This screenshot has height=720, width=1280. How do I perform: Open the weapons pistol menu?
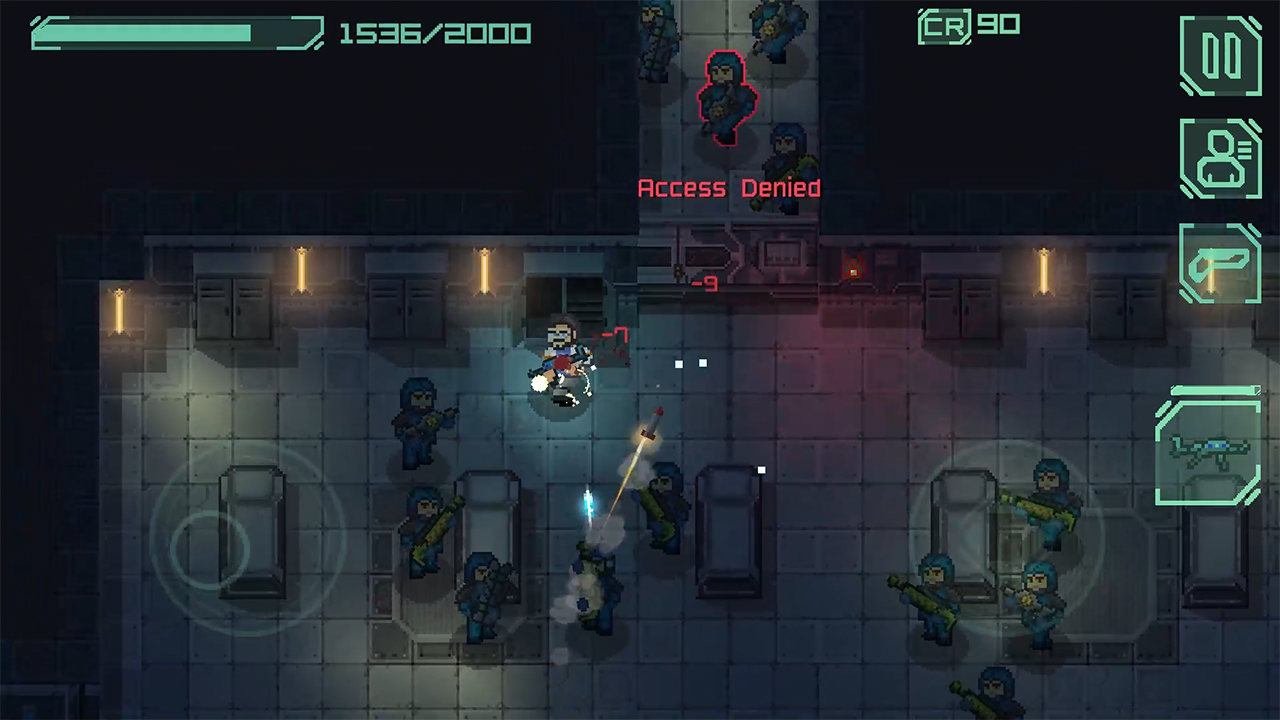click(1220, 262)
